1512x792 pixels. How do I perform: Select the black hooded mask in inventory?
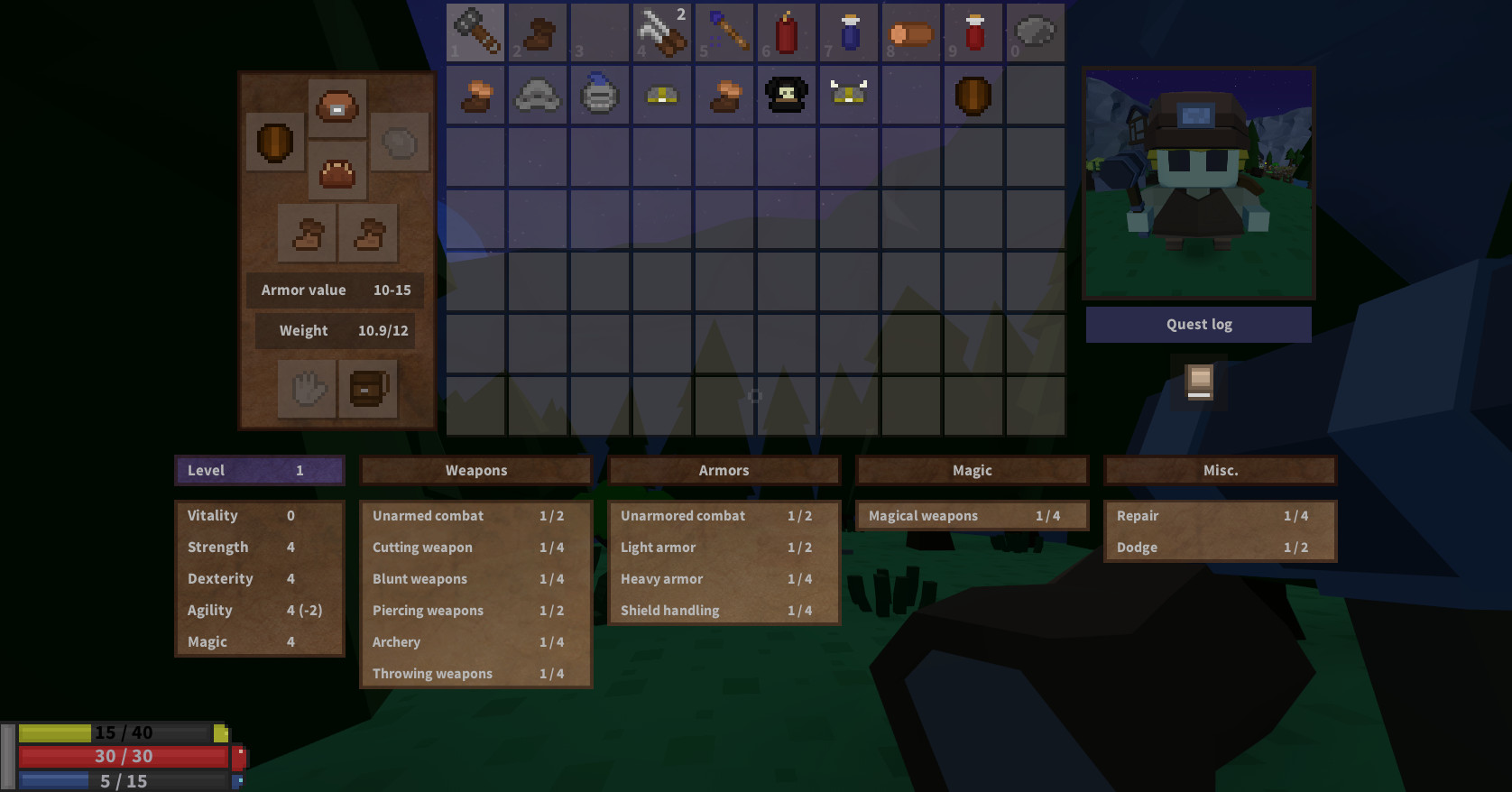pyautogui.click(x=787, y=95)
